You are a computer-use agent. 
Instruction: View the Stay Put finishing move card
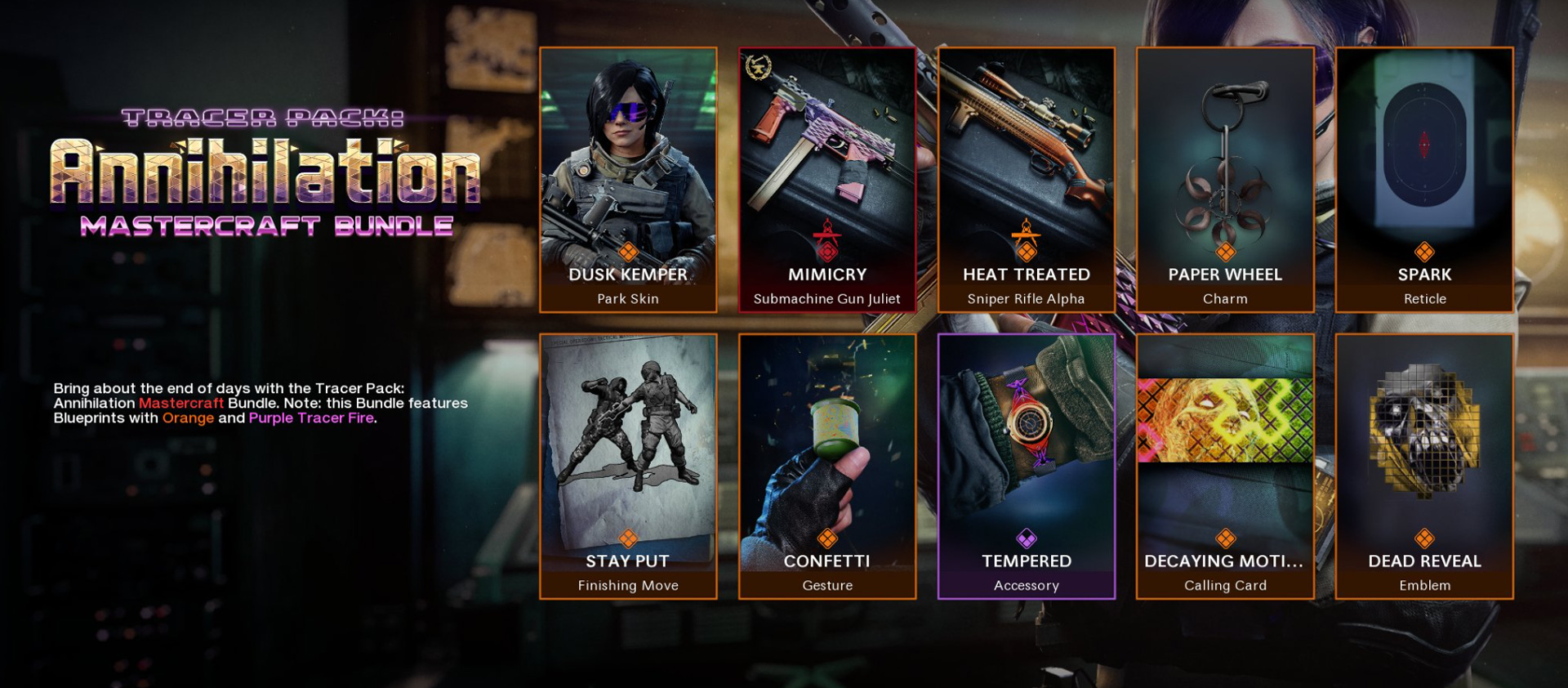coord(628,467)
